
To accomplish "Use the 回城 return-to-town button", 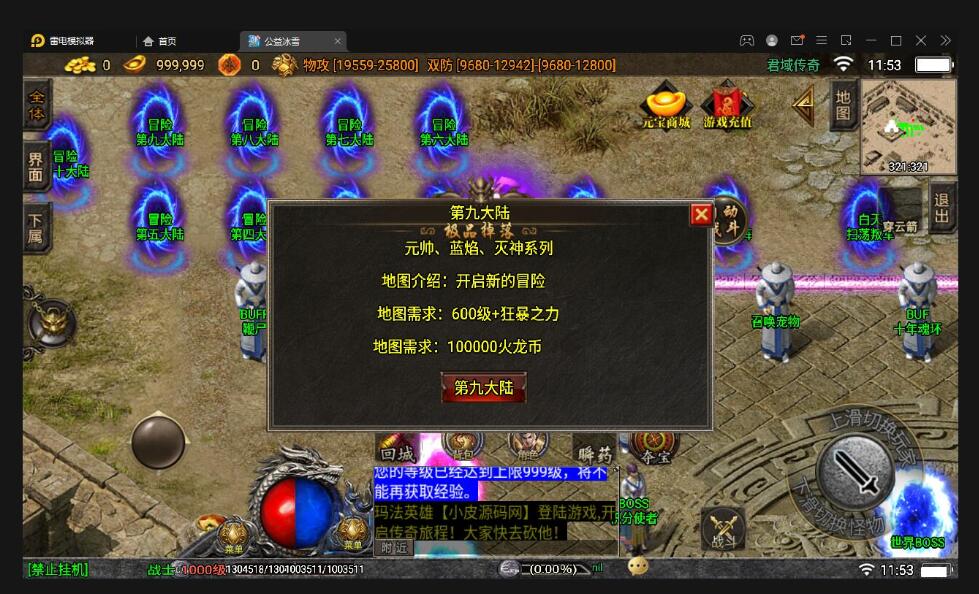I will [x=396, y=452].
